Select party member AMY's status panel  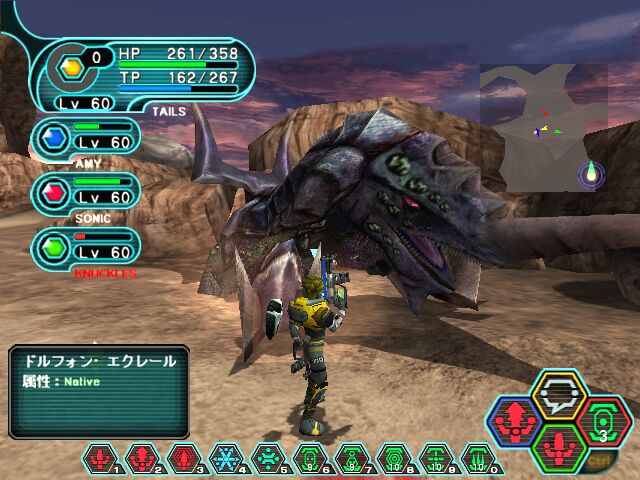(x=86, y=140)
